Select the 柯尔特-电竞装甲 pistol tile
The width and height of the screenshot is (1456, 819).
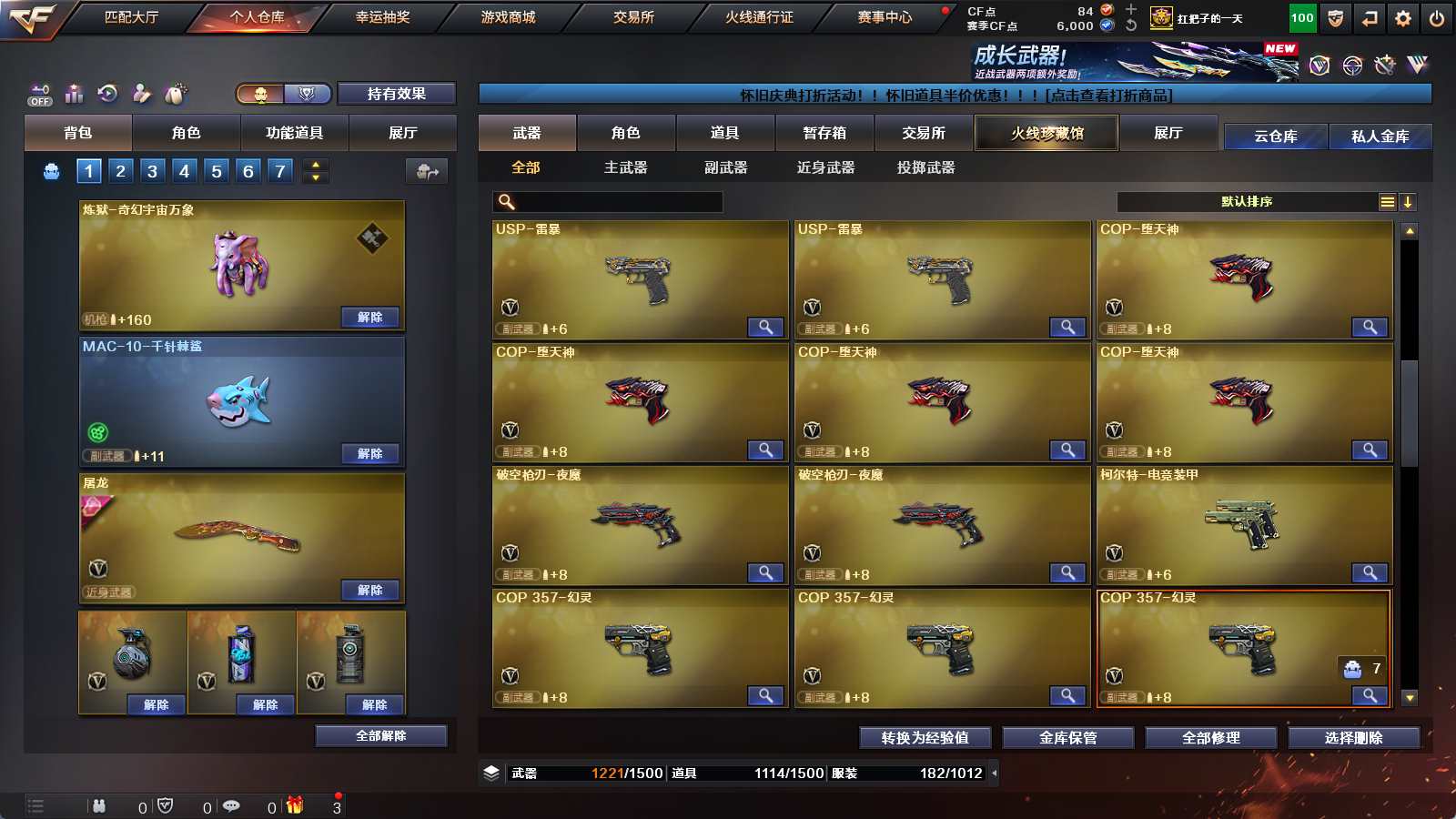point(1243,523)
